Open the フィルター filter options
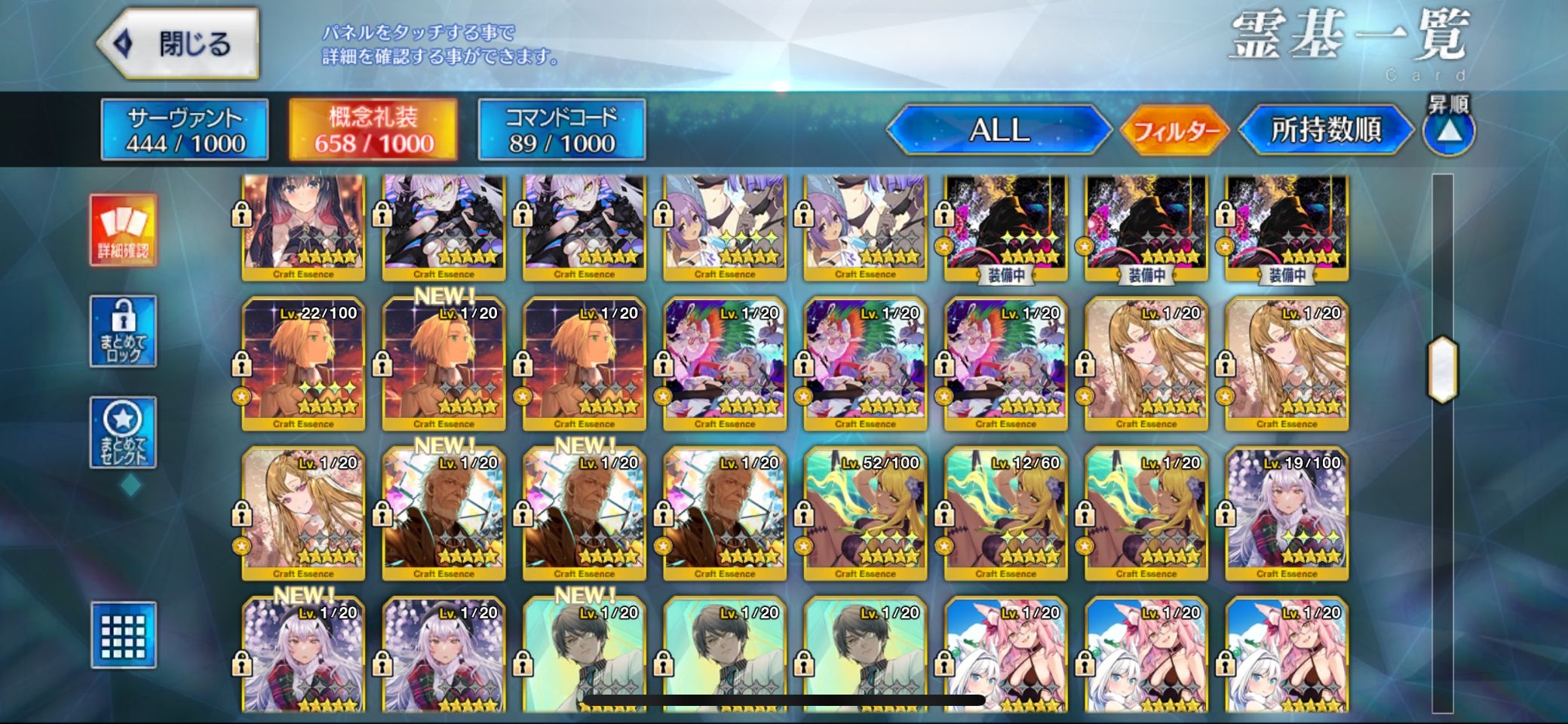The height and width of the screenshot is (724, 1568). coord(1175,131)
